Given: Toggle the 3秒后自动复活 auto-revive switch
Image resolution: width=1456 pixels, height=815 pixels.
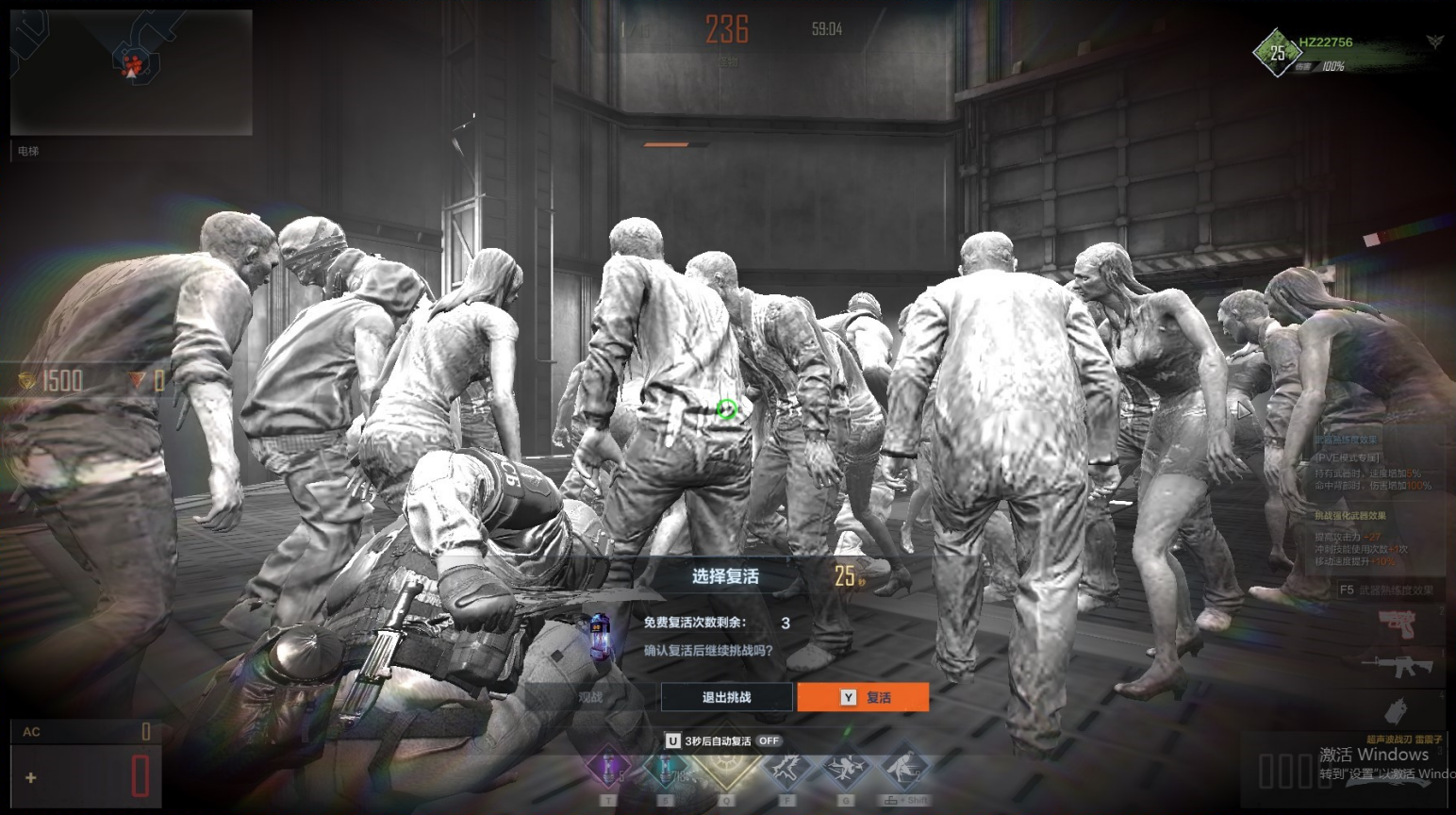Looking at the screenshot, I should (x=769, y=741).
